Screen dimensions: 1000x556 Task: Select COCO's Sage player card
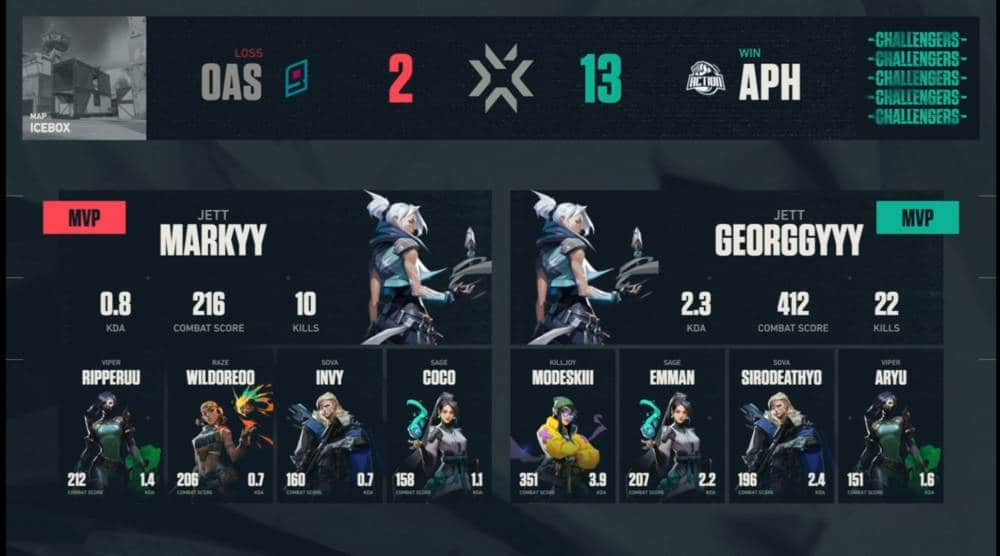(x=438, y=425)
